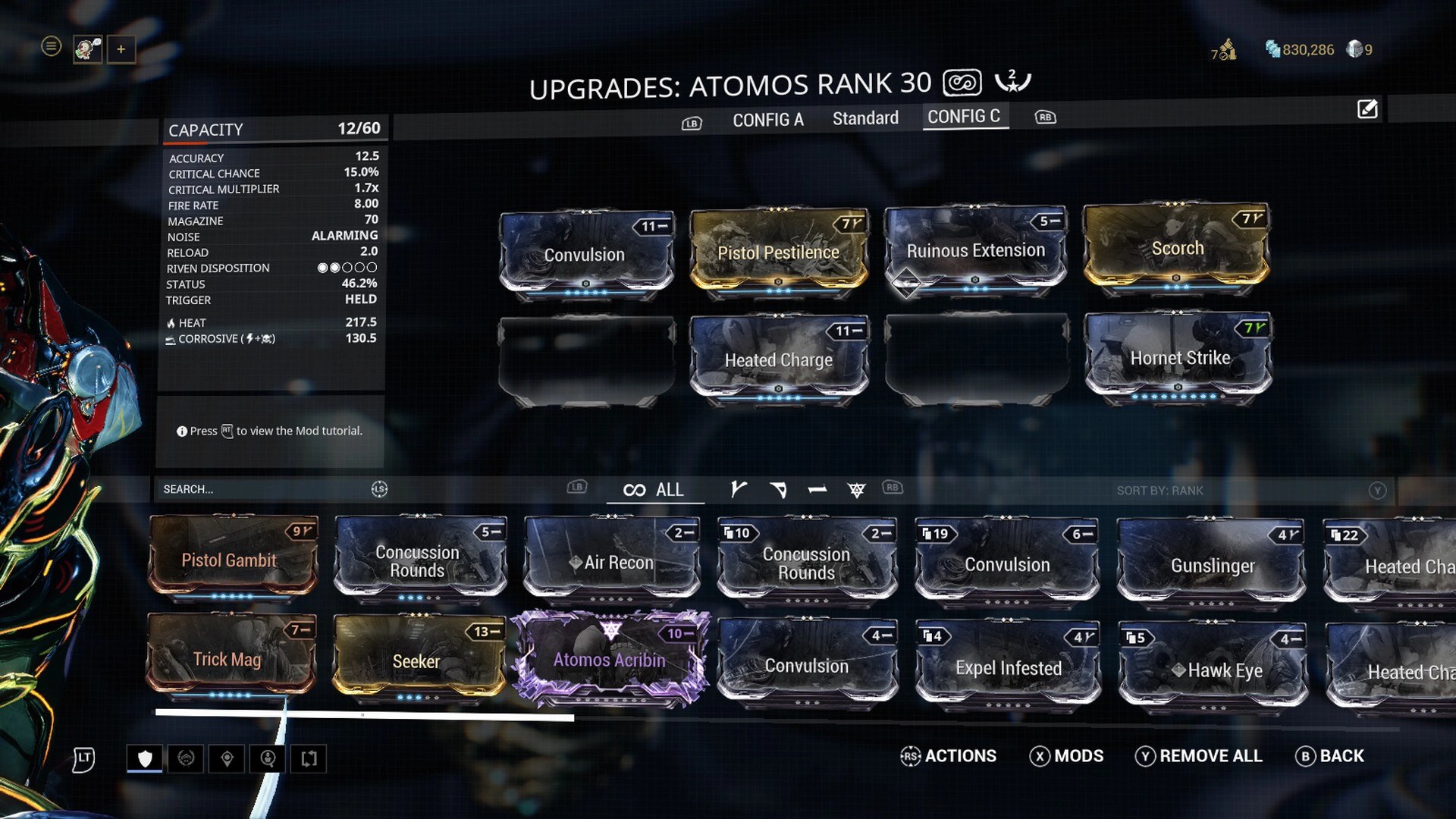Select the Gunslinger mod card
This screenshot has width=1456, height=819.
(x=1212, y=565)
